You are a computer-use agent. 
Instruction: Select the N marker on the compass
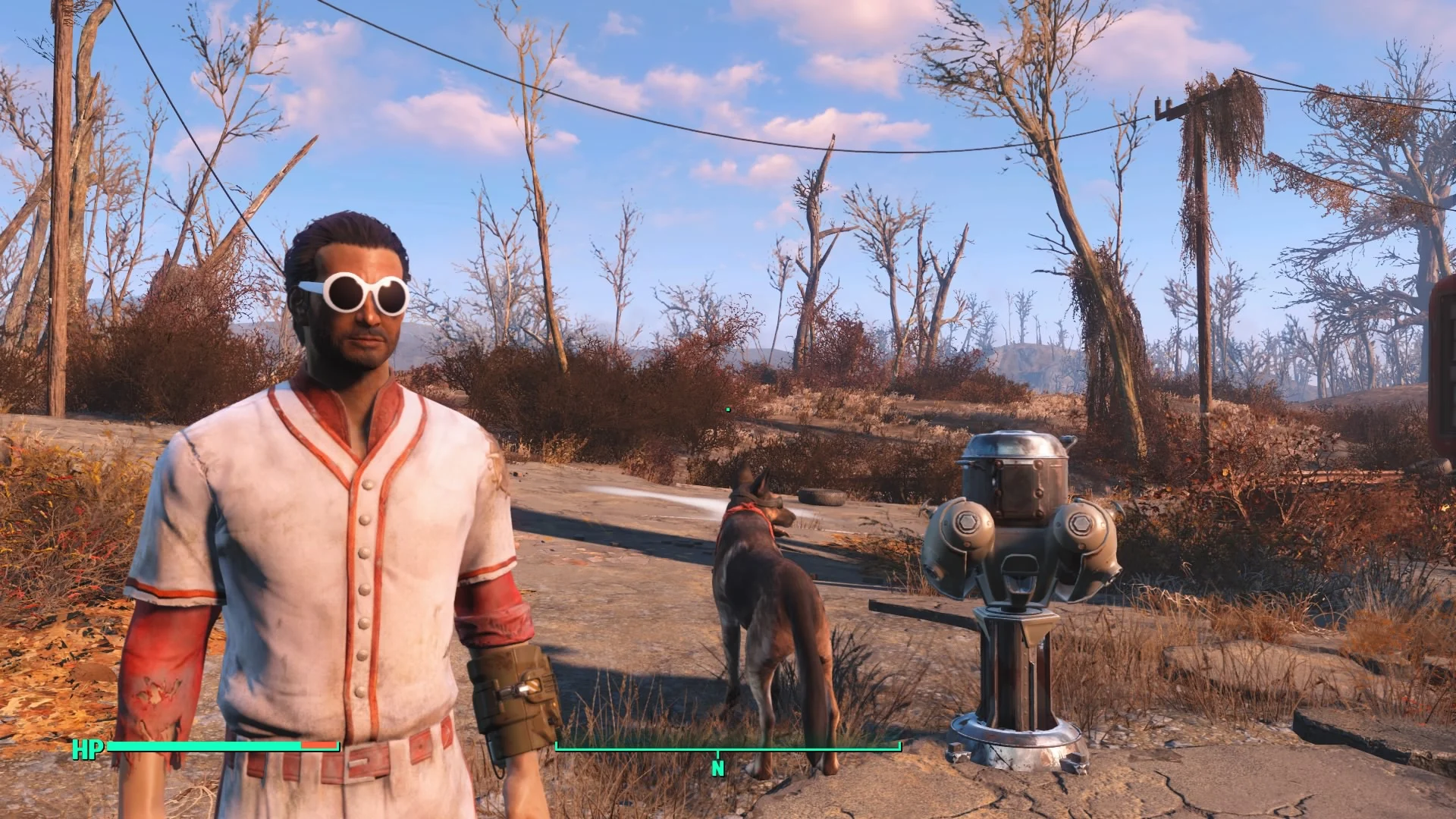[718, 768]
